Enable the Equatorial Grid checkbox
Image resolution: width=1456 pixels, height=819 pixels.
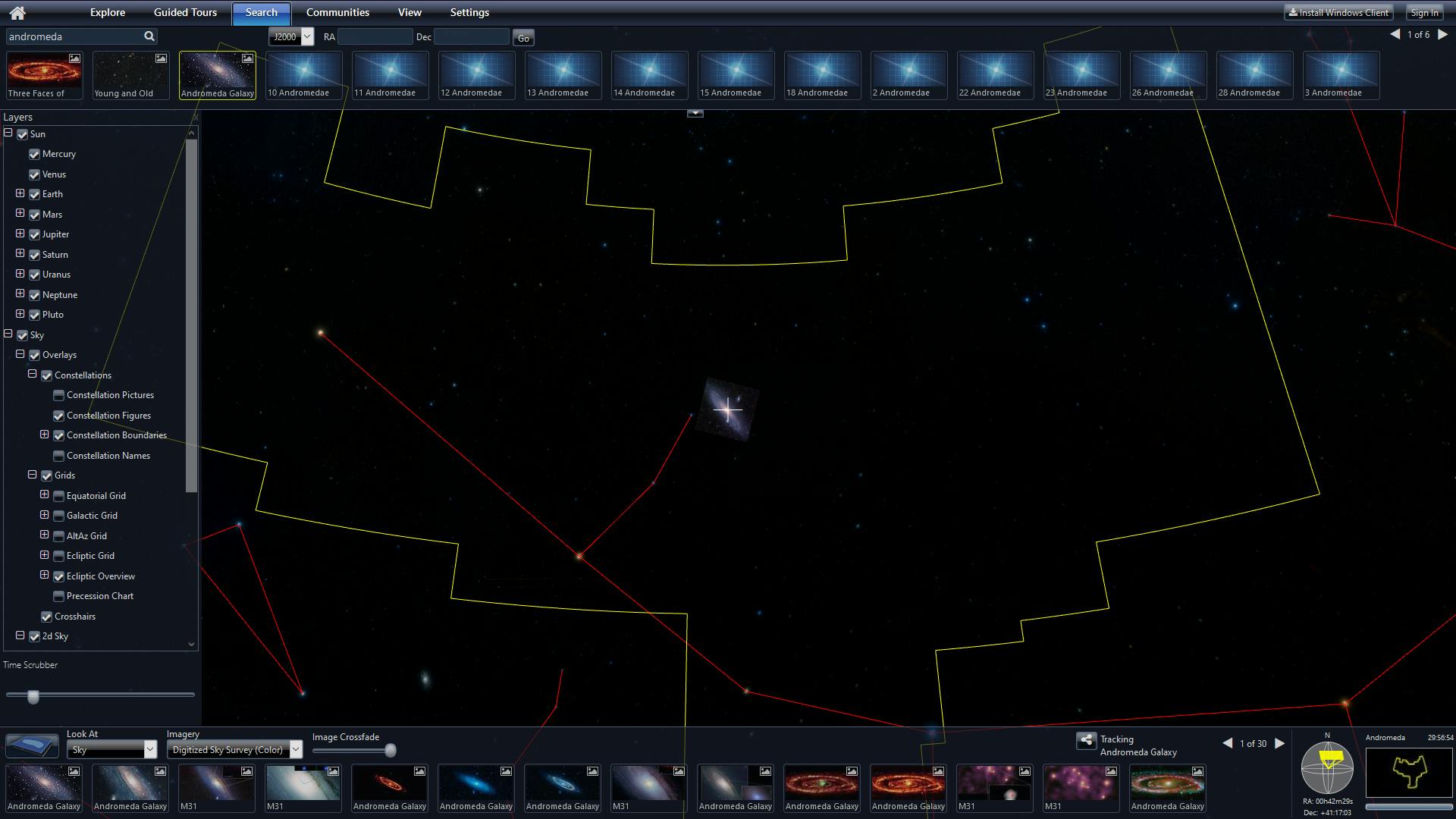pos(59,496)
